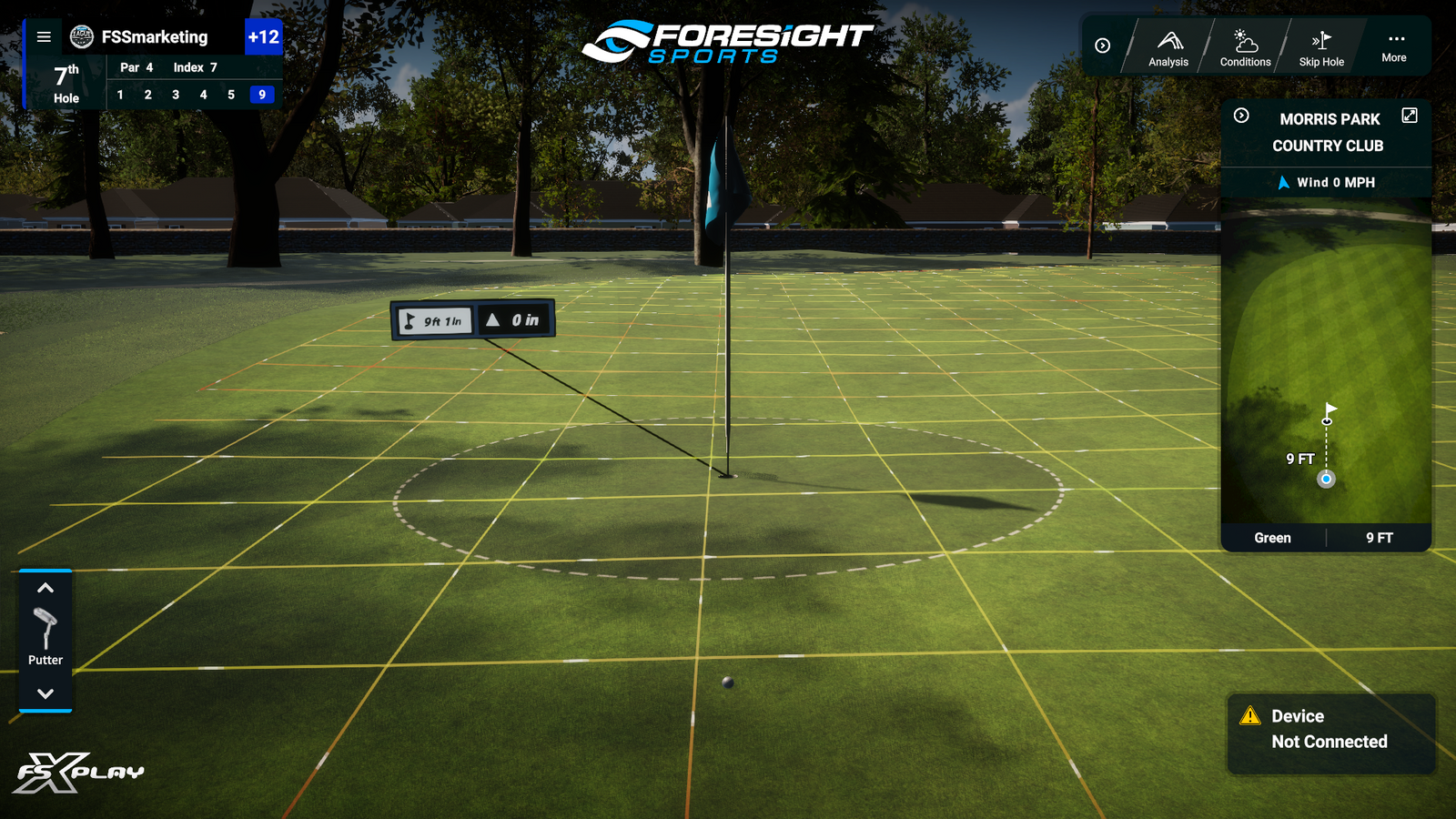Click the +12 score badge
The width and height of the screenshot is (1456, 819).
[264, 38]
